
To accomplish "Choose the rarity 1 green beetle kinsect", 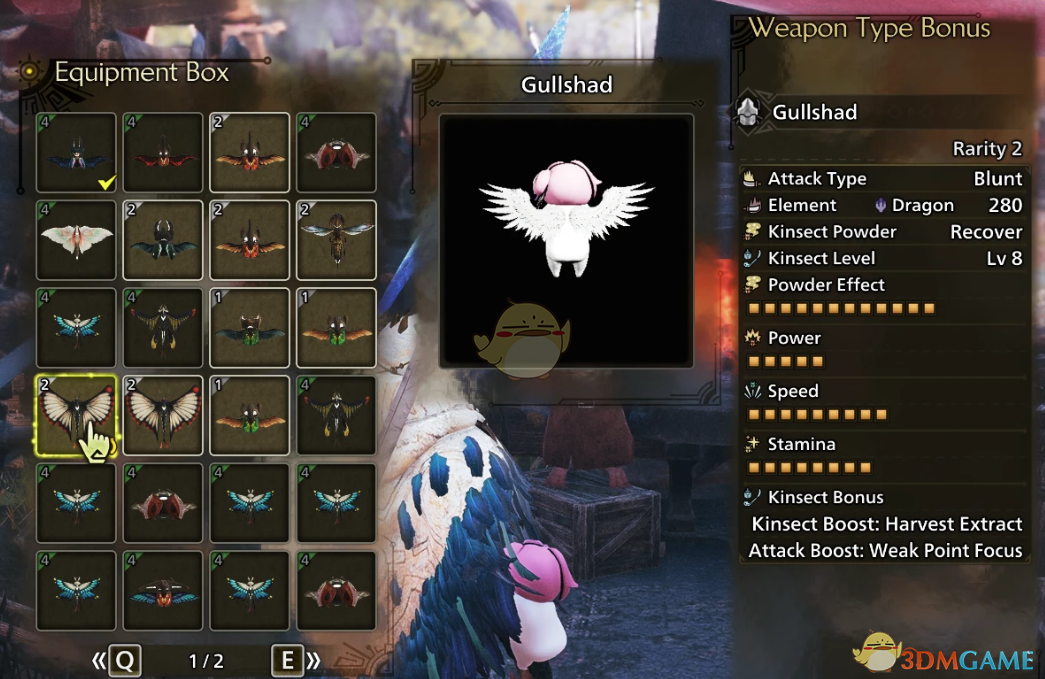I will (250, 328).
